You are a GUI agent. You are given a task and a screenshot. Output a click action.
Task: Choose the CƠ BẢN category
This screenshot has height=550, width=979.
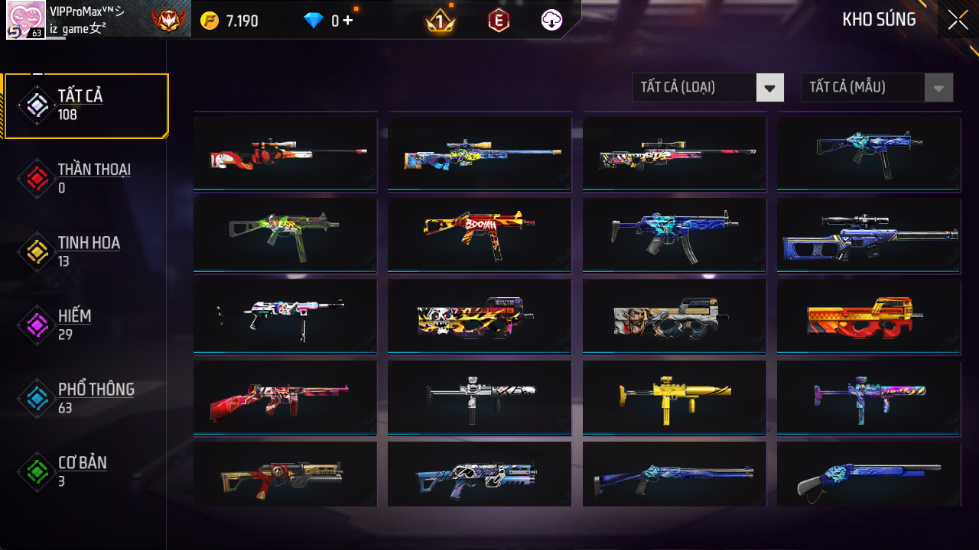tap(85, 471)
